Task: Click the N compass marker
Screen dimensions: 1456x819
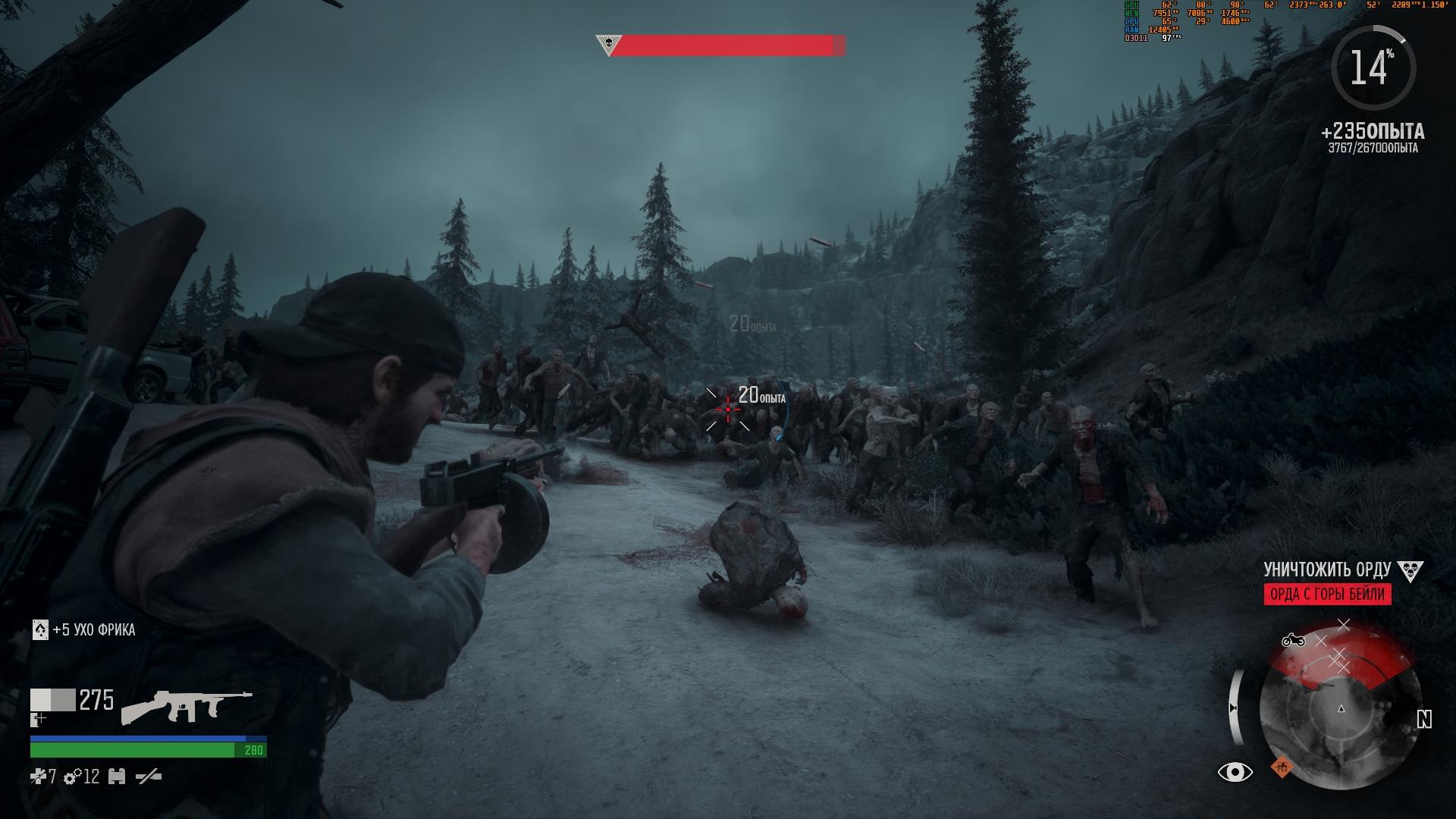Action: [1424, 718]
